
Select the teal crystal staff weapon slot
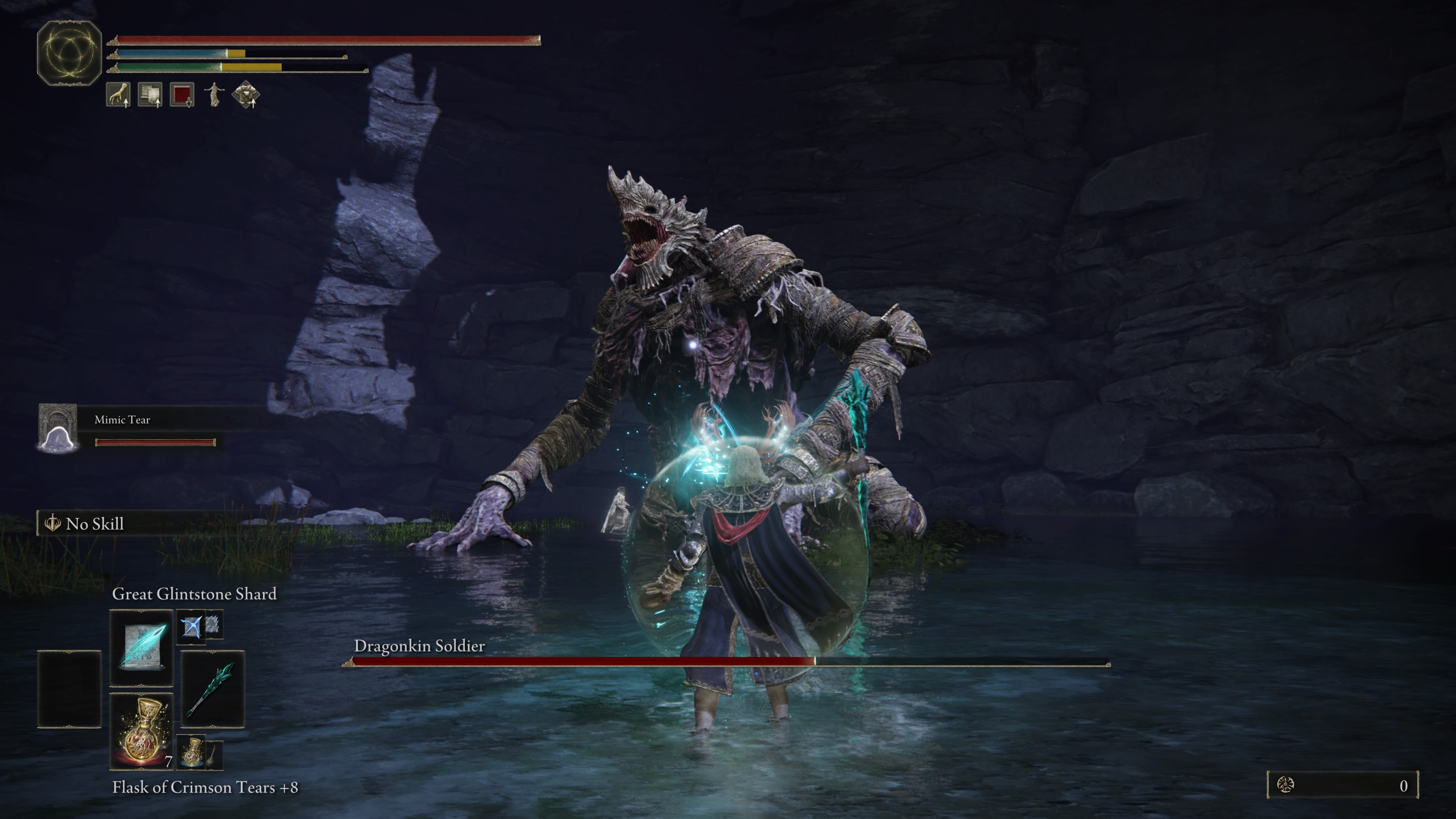pos(212,689)
